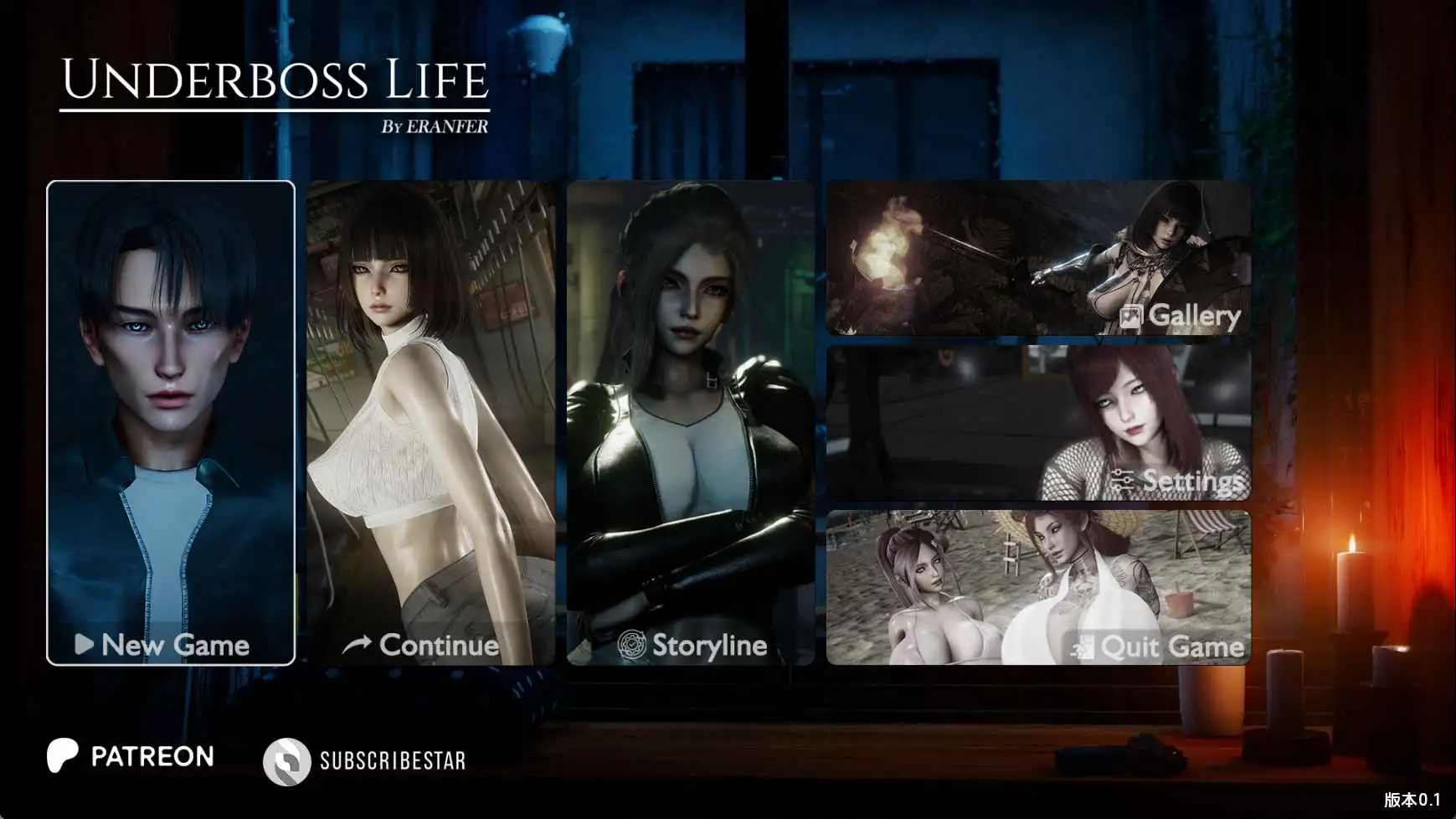Click the circular emblem icon beside Storyline
Screen dimensions: 1456x819
630,646
